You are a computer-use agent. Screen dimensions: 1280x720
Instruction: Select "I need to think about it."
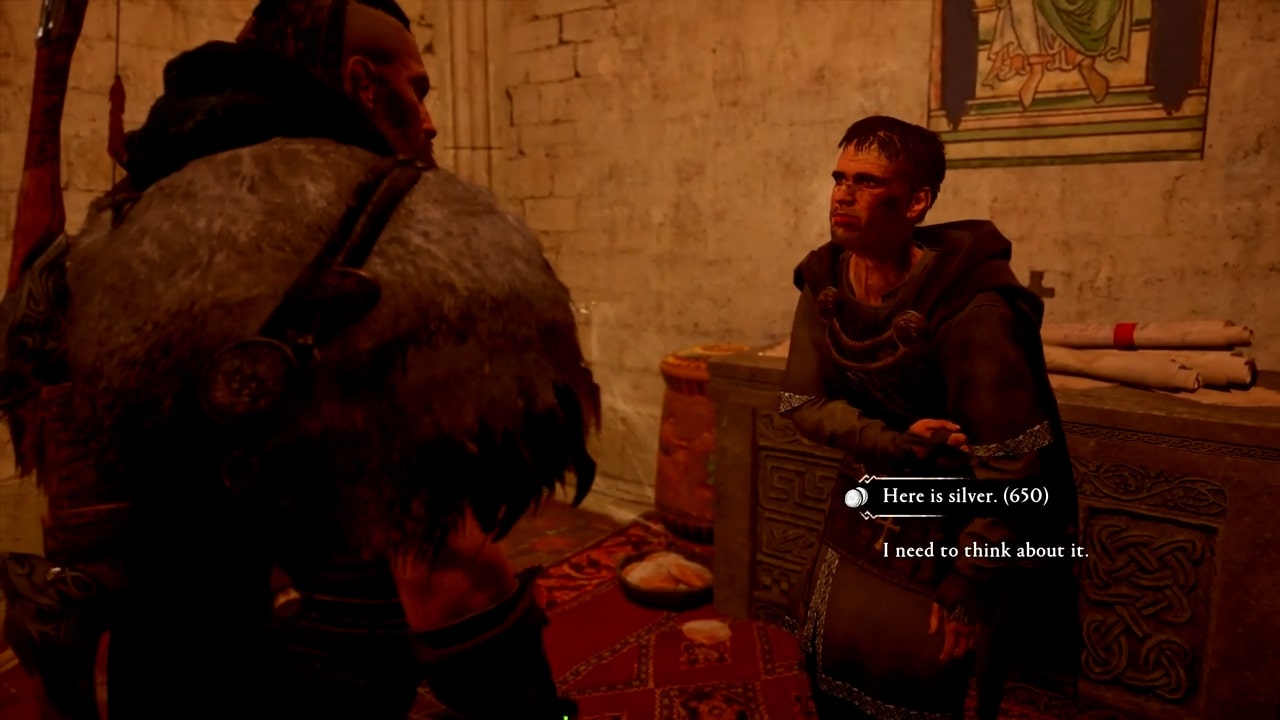[985, 550]
